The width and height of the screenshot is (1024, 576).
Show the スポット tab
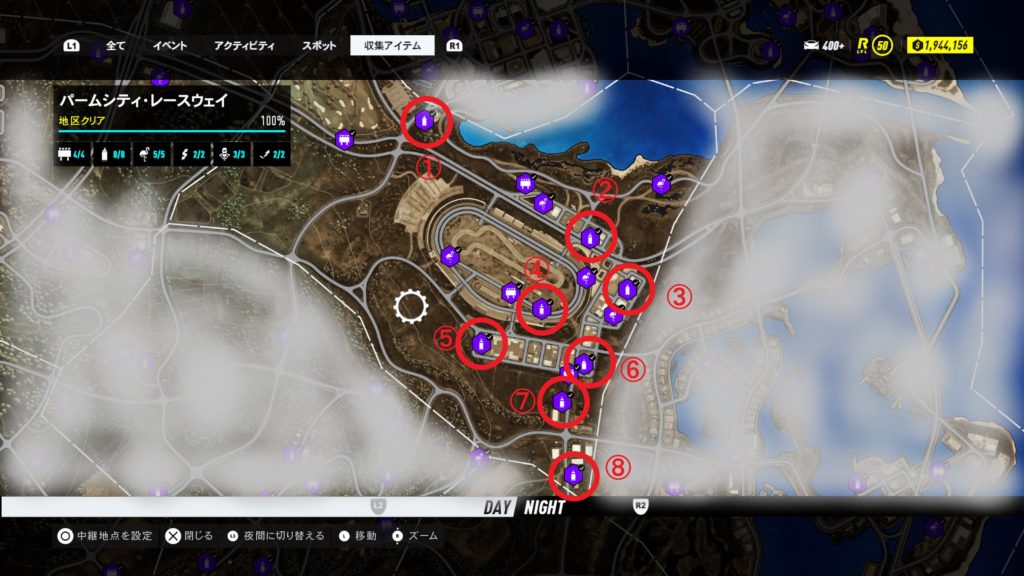click(x=318, y=46)
